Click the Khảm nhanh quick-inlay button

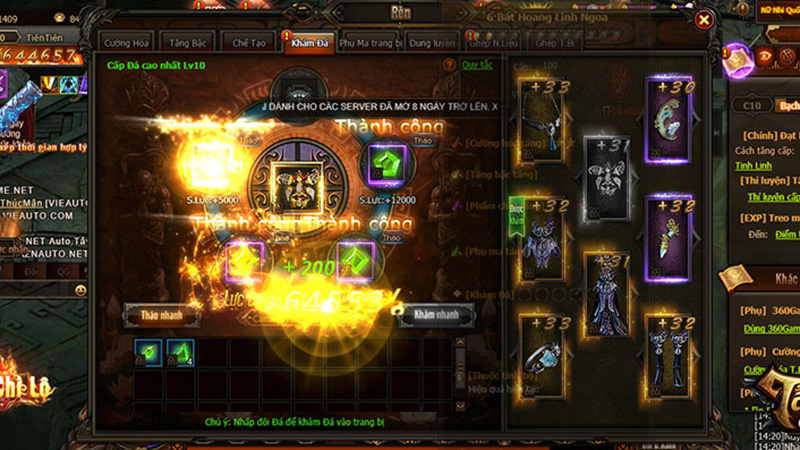[x=435, y=314]
